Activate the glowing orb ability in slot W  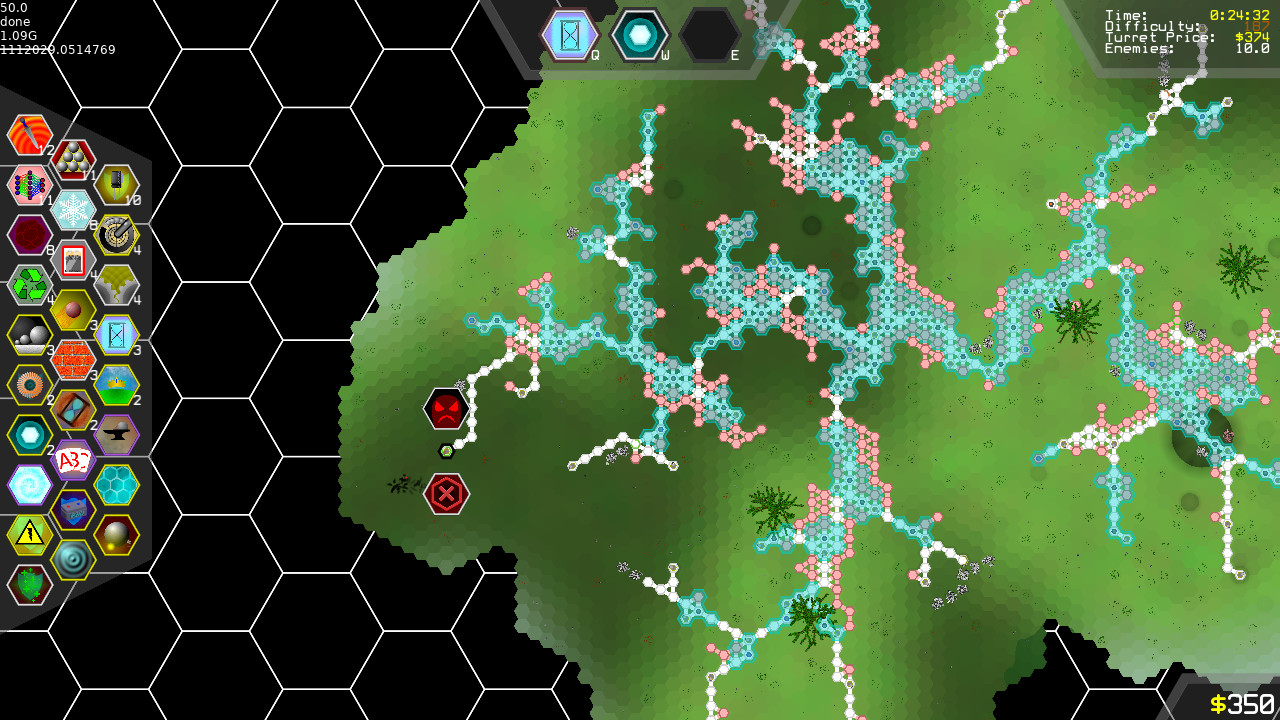point(641,33)
